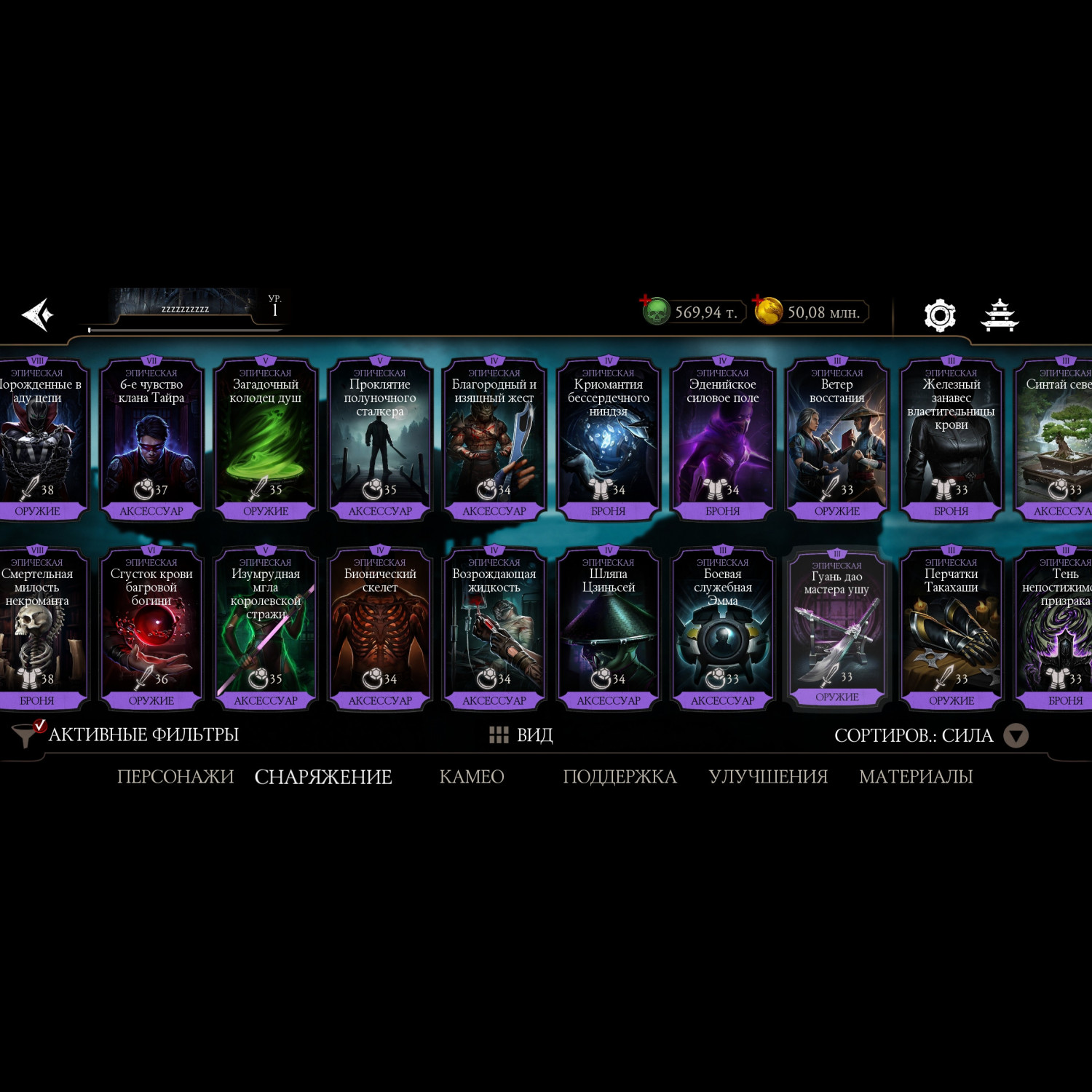Switch to the Улучшения tab
The height and width of the screenshot is (1092, 1092).
768,777
